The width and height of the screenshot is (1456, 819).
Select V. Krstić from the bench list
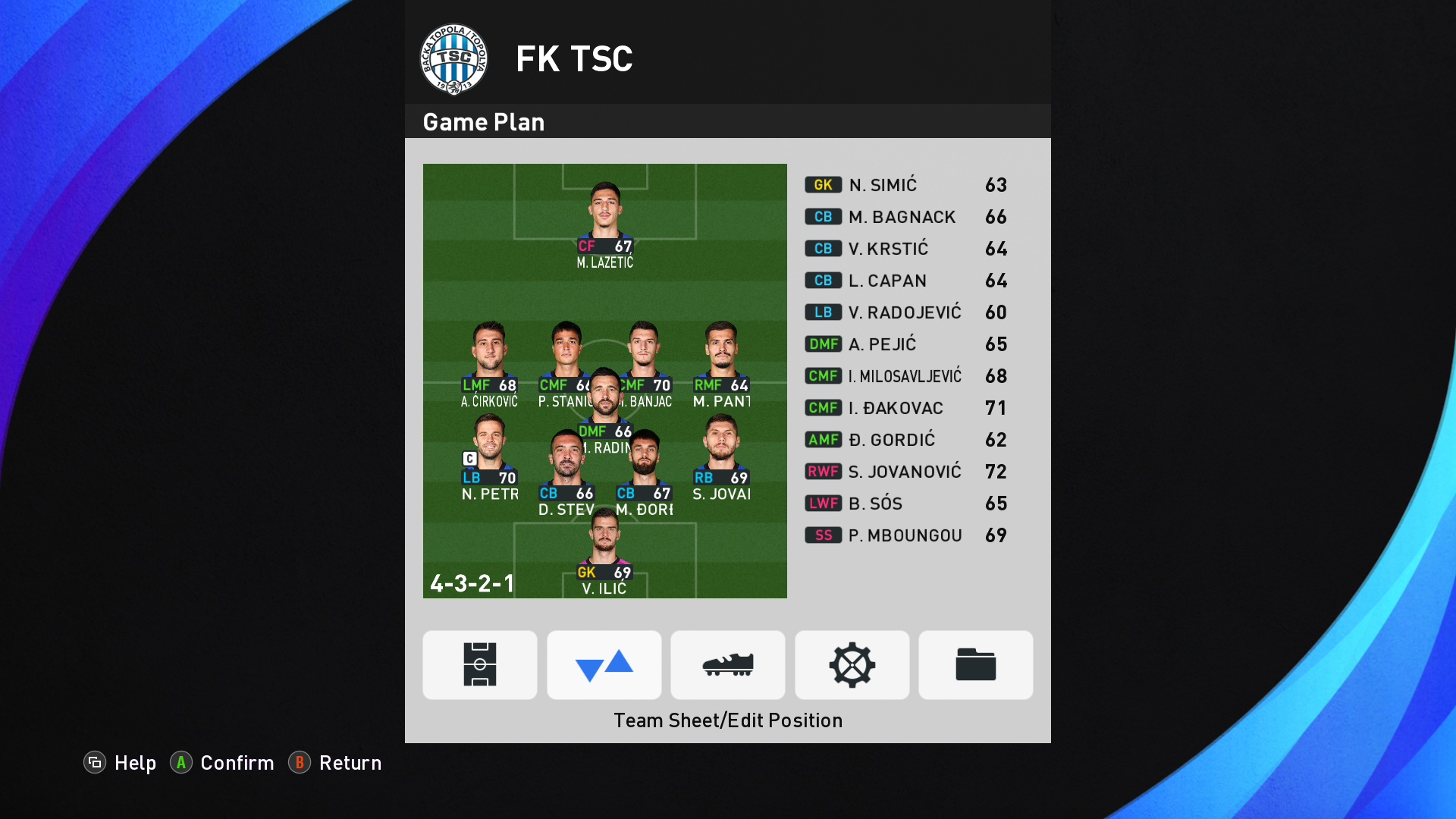(906, 249)
